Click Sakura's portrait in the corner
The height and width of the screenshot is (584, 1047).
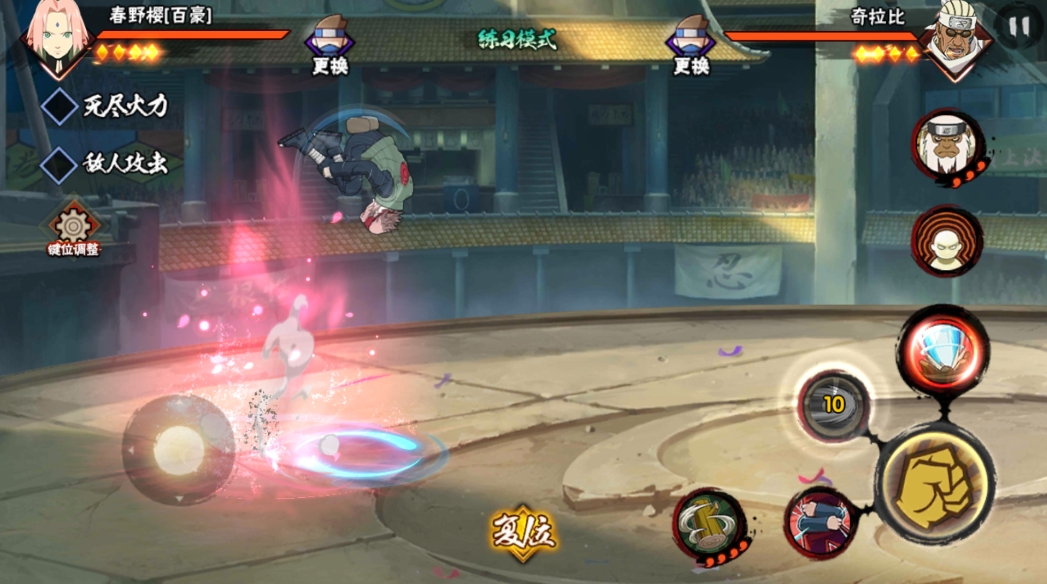(58, 36)
